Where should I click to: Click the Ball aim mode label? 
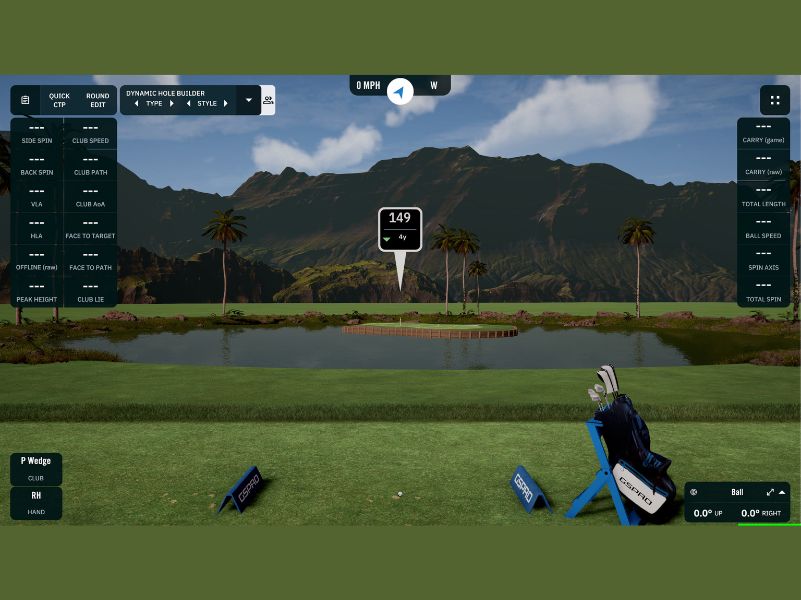[x=737, y=492]
